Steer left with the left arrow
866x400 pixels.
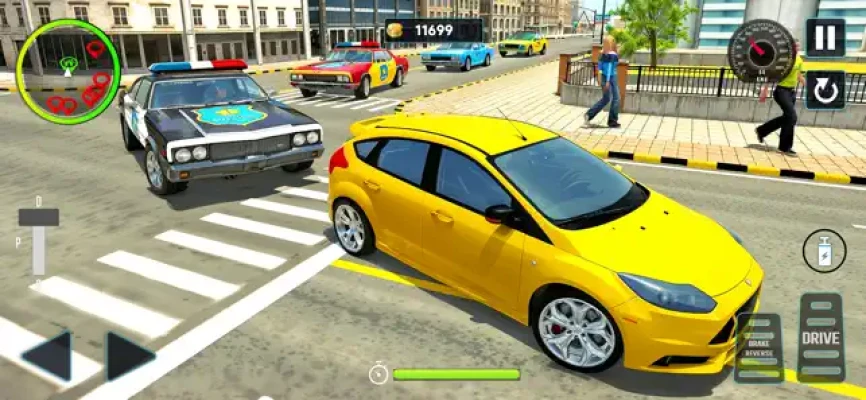tap(48, 356)
